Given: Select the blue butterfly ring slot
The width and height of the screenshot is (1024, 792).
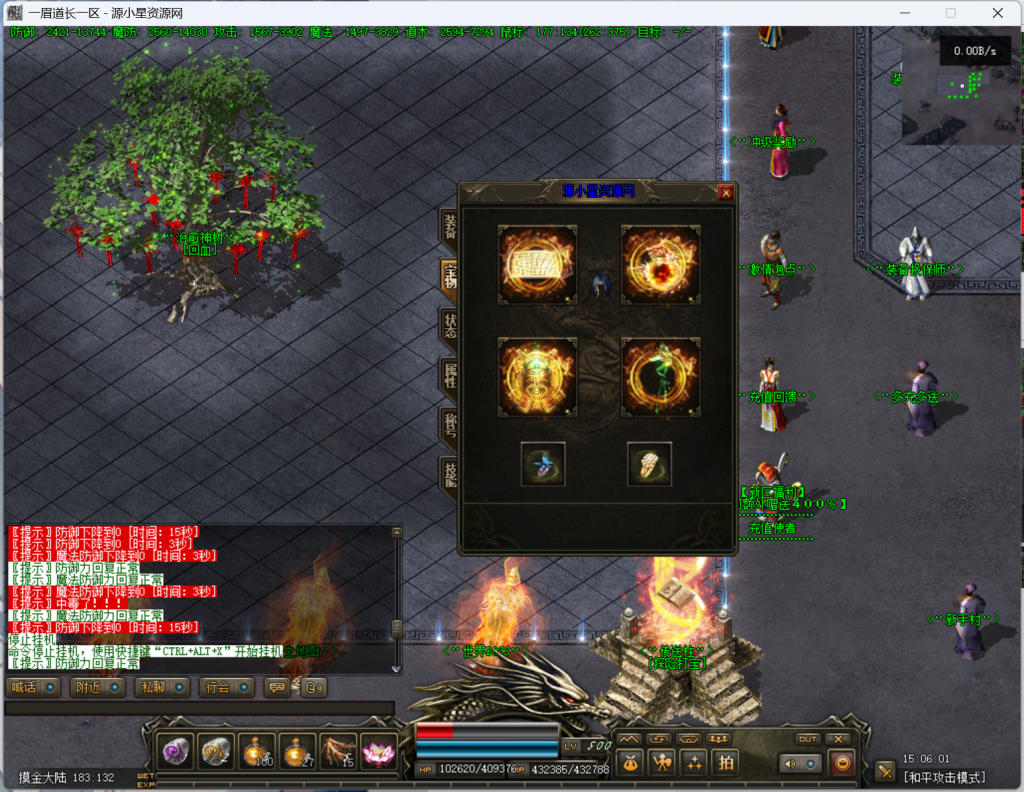Looking at the screenshot, I should click(x=543, y=464).
